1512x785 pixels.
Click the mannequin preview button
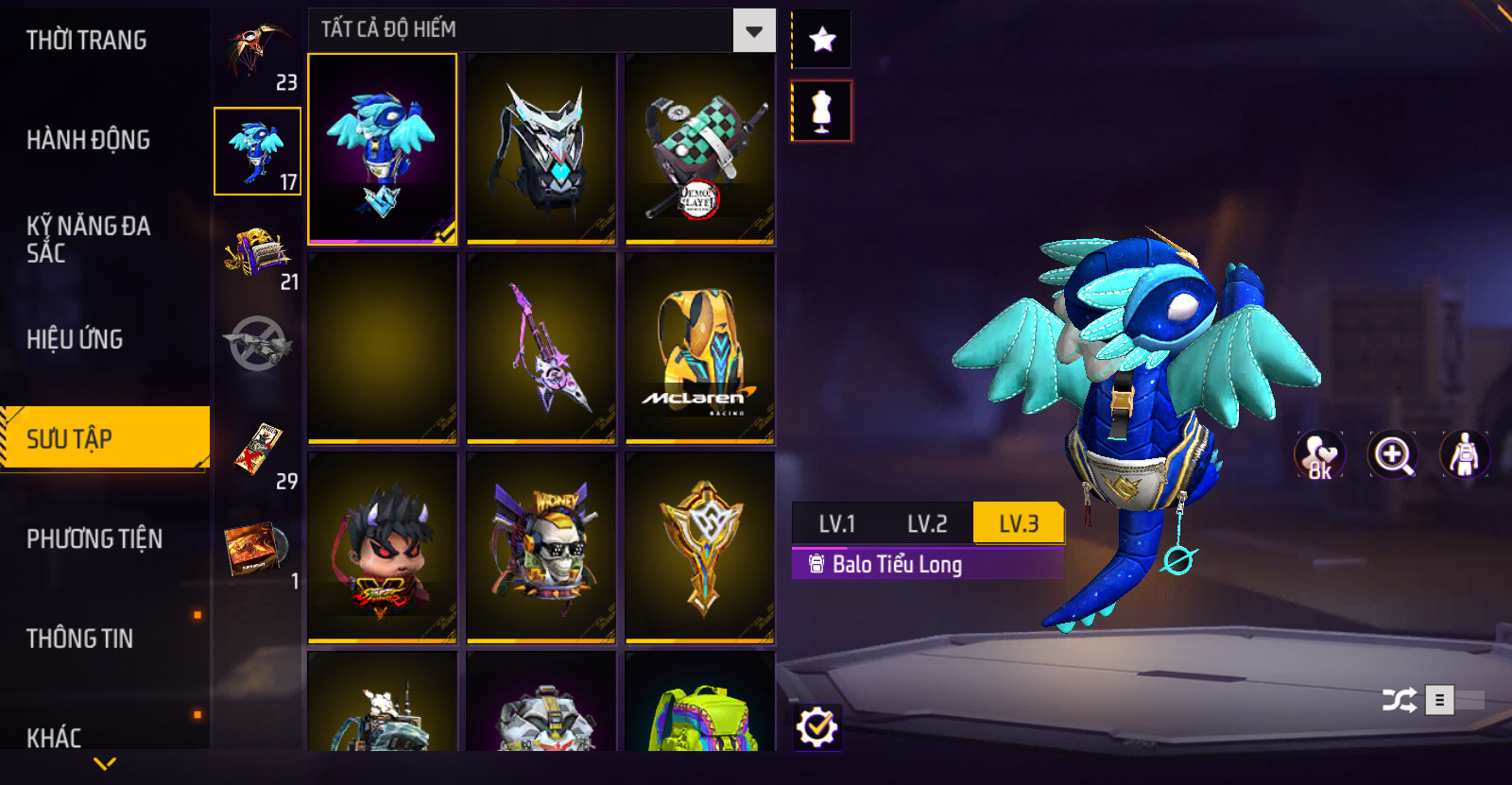click(x=821, y=111)
